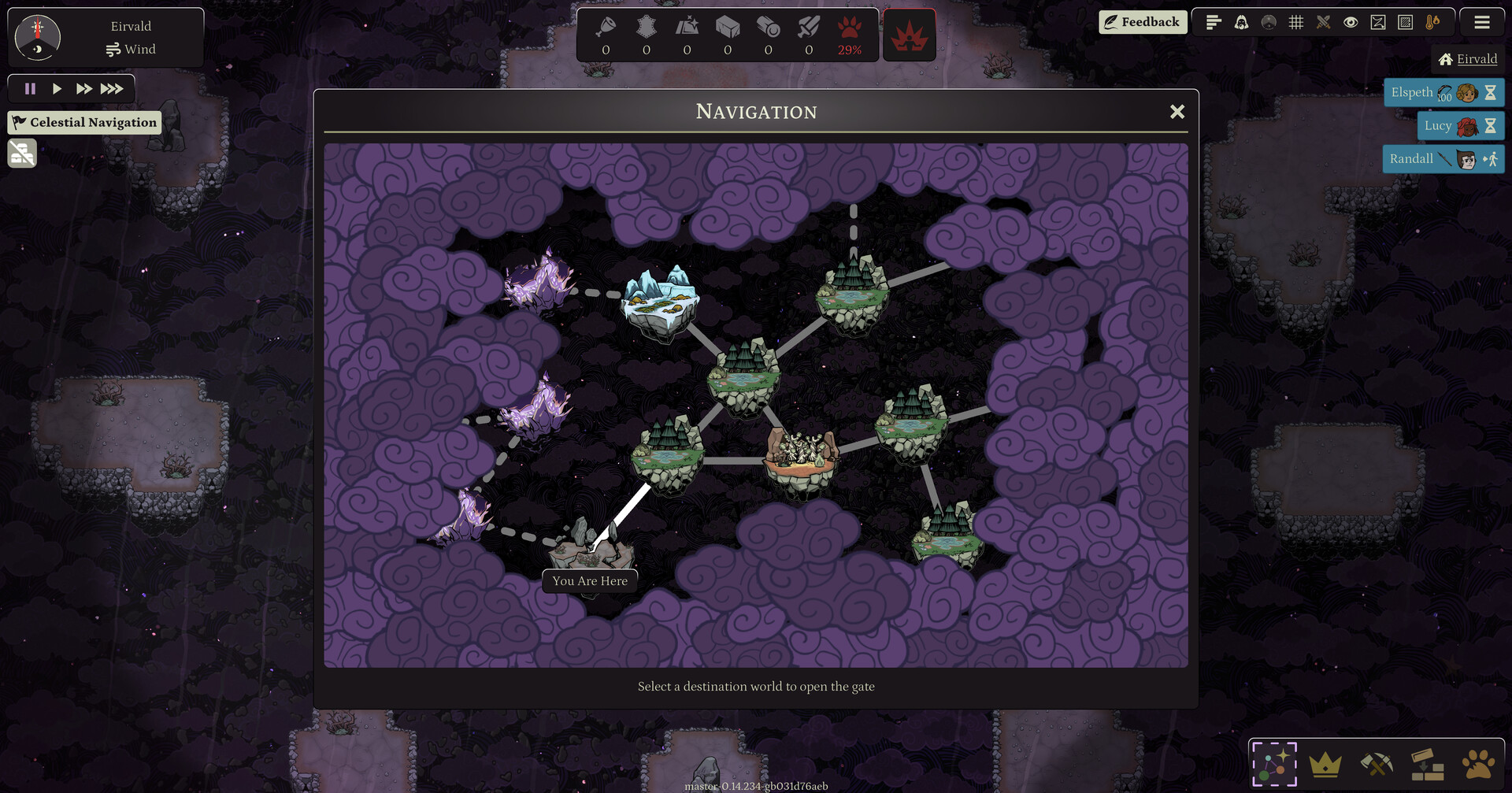This screenshot has width=1512, height=793.
Task: Select Elspeth's character tab
Action: pos(1444,92)
